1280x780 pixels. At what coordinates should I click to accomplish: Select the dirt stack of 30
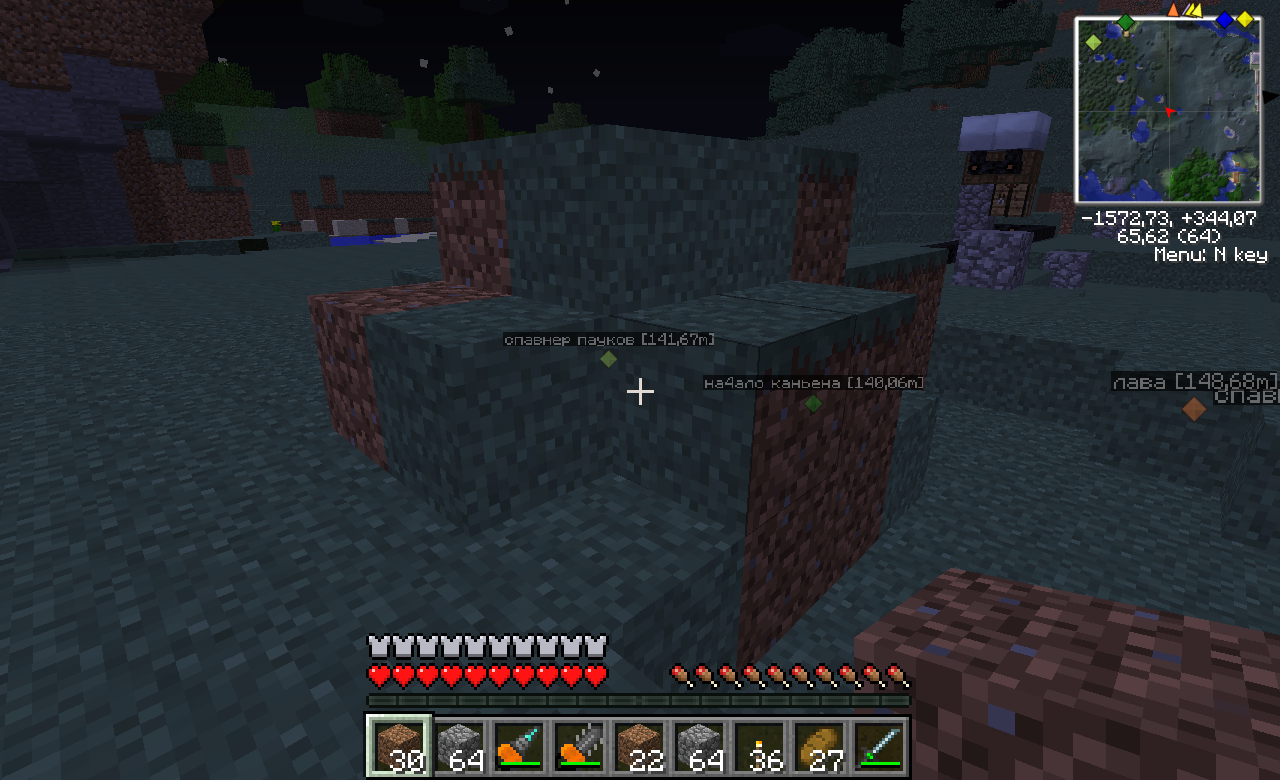pyautogui.click(x=399, y=745)
